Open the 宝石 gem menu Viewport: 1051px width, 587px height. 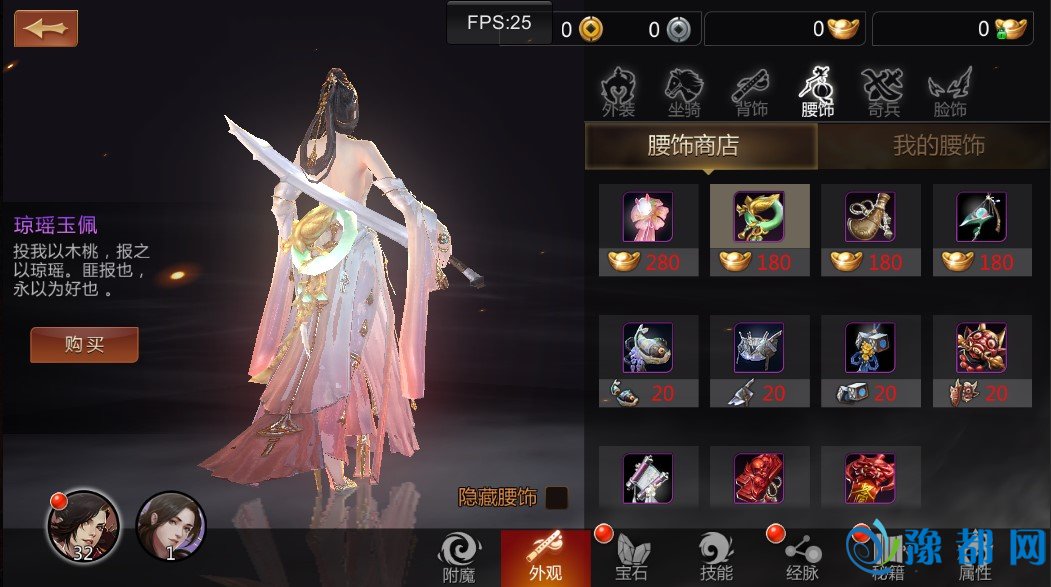pos(631,556)
